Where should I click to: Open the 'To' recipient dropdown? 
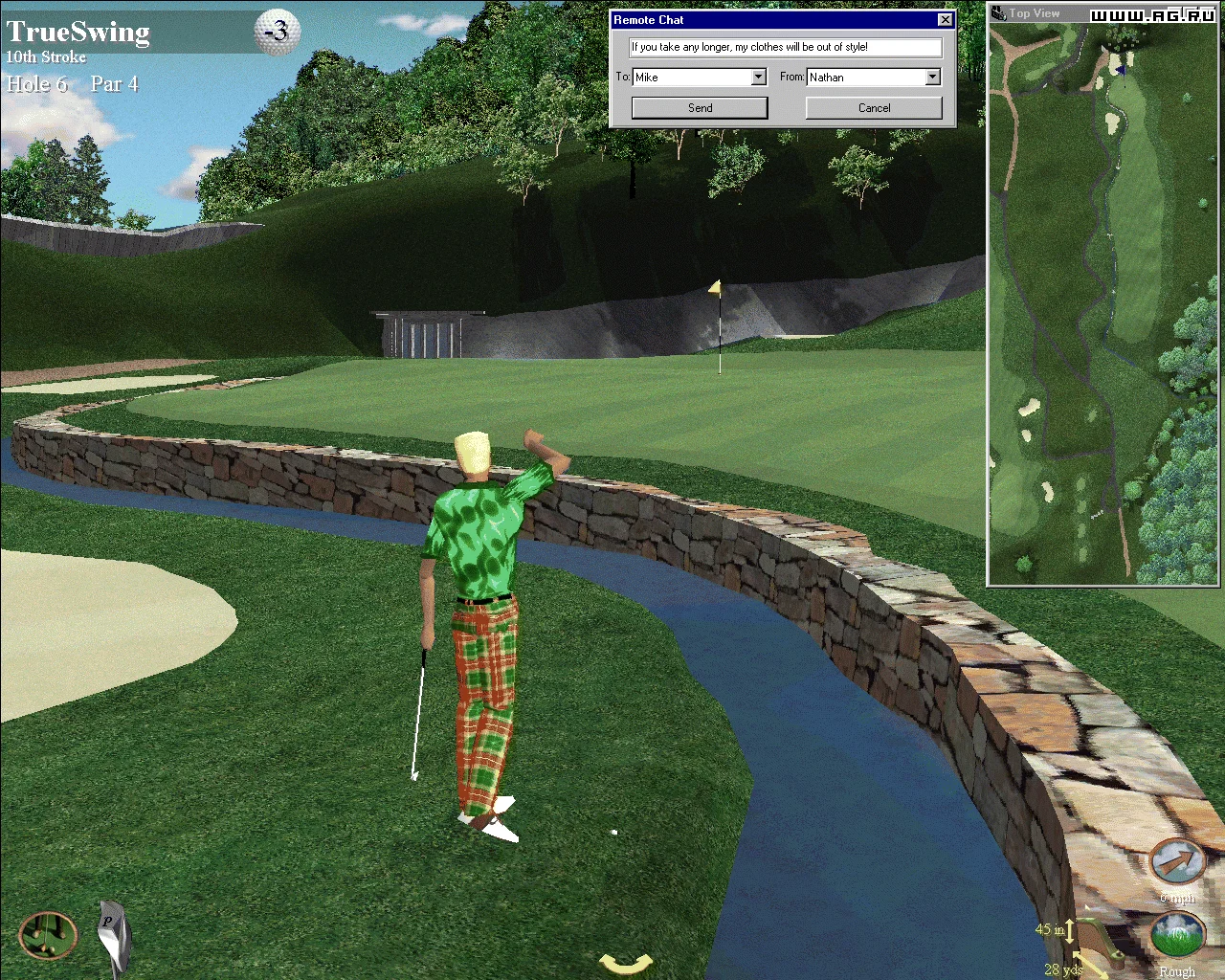click(x=759, y=78)
